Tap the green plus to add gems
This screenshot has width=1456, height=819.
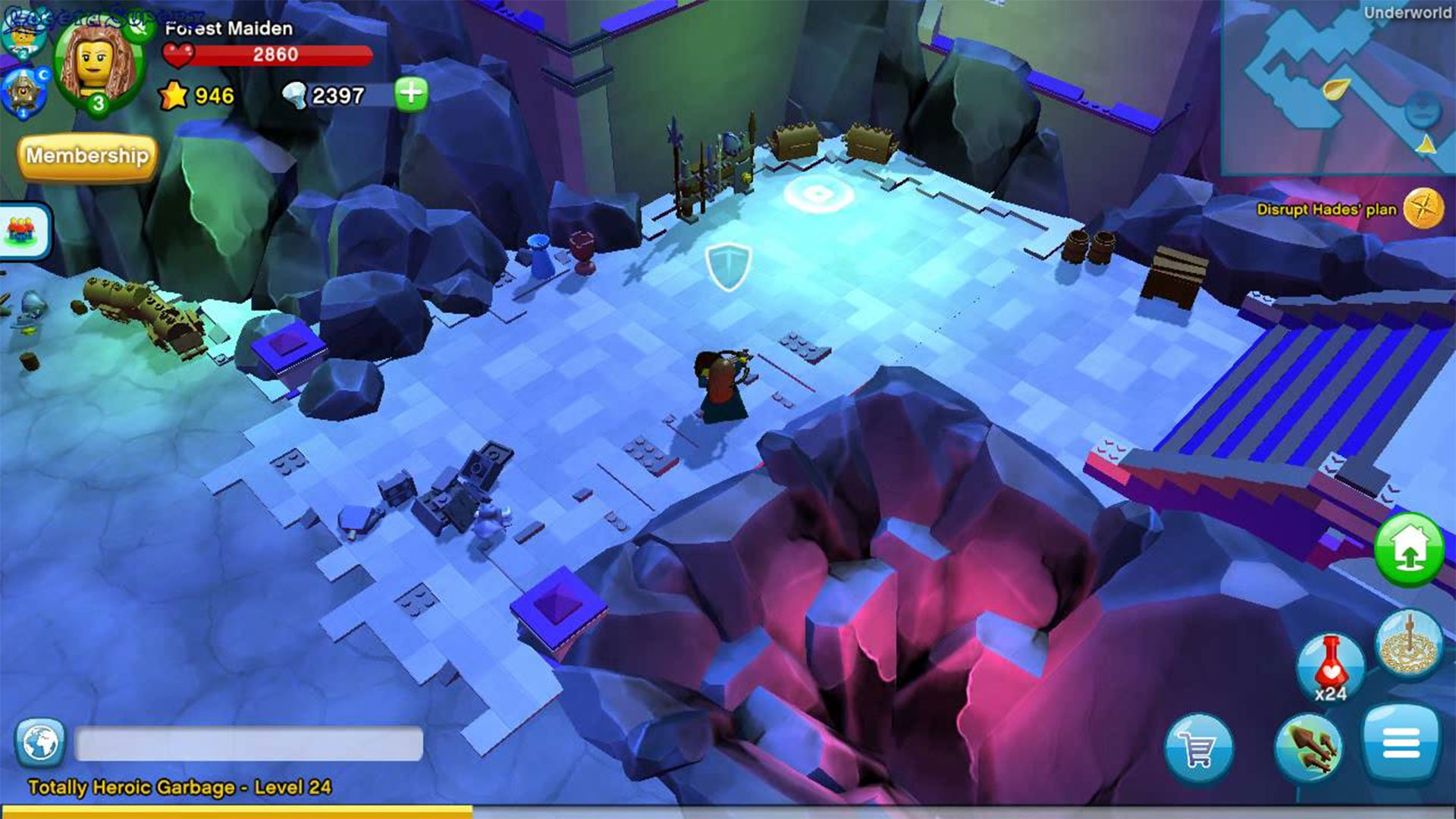(x=411, y=94)
